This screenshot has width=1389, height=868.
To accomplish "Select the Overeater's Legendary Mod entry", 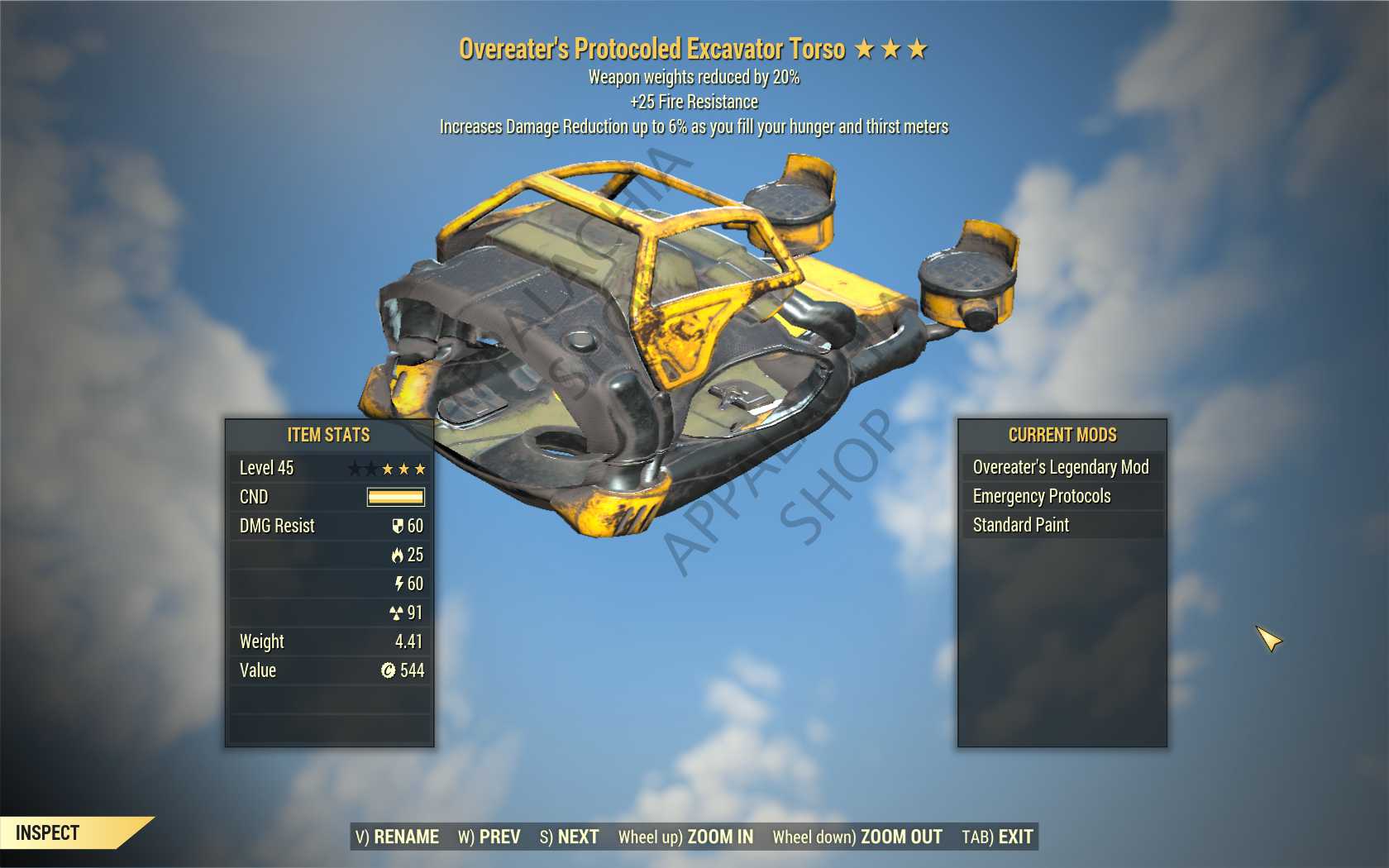I will tap(1061, 467).
